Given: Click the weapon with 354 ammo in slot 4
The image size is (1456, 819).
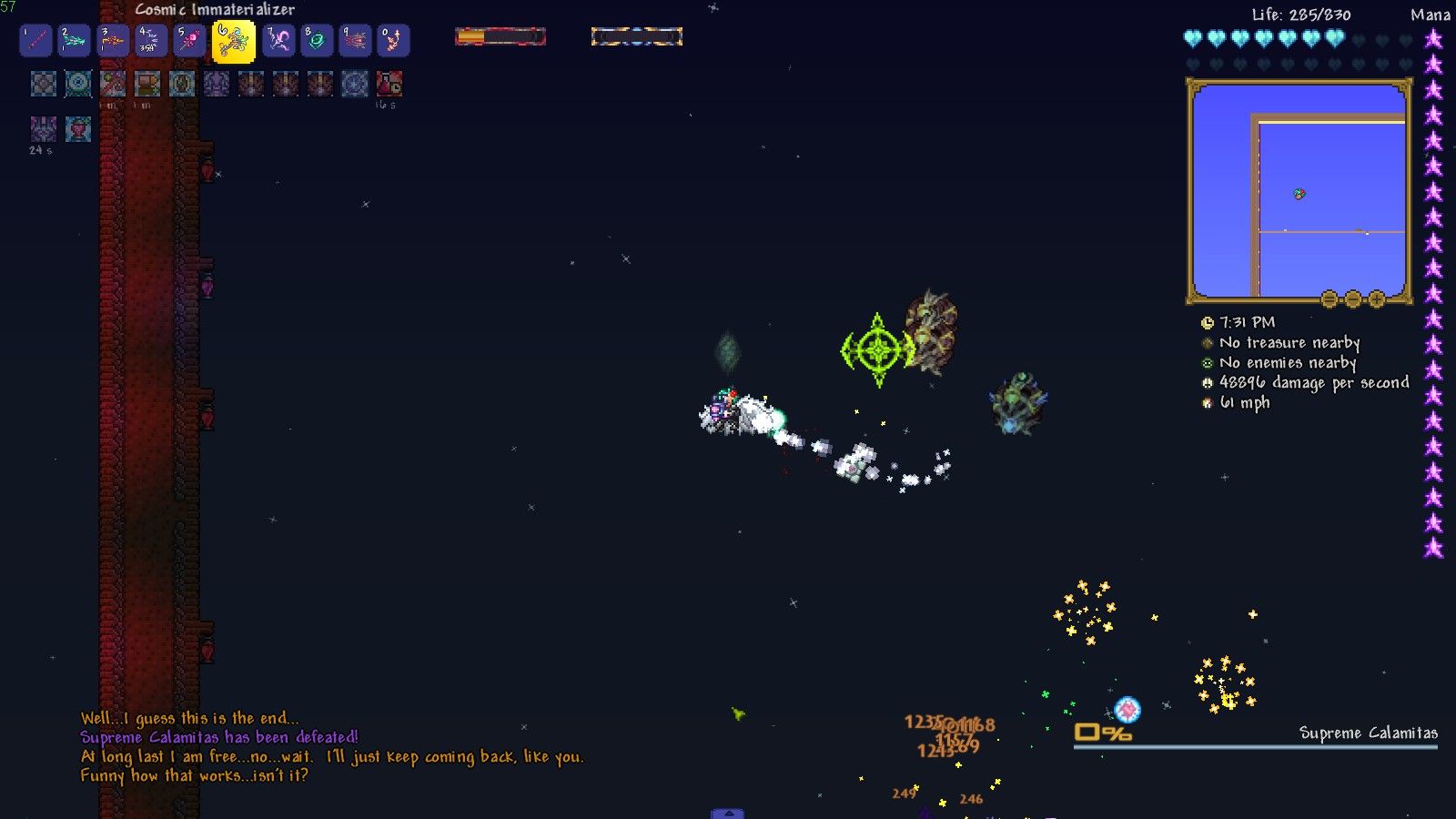Looking at the screenshot, I should [x=149, y=40].
